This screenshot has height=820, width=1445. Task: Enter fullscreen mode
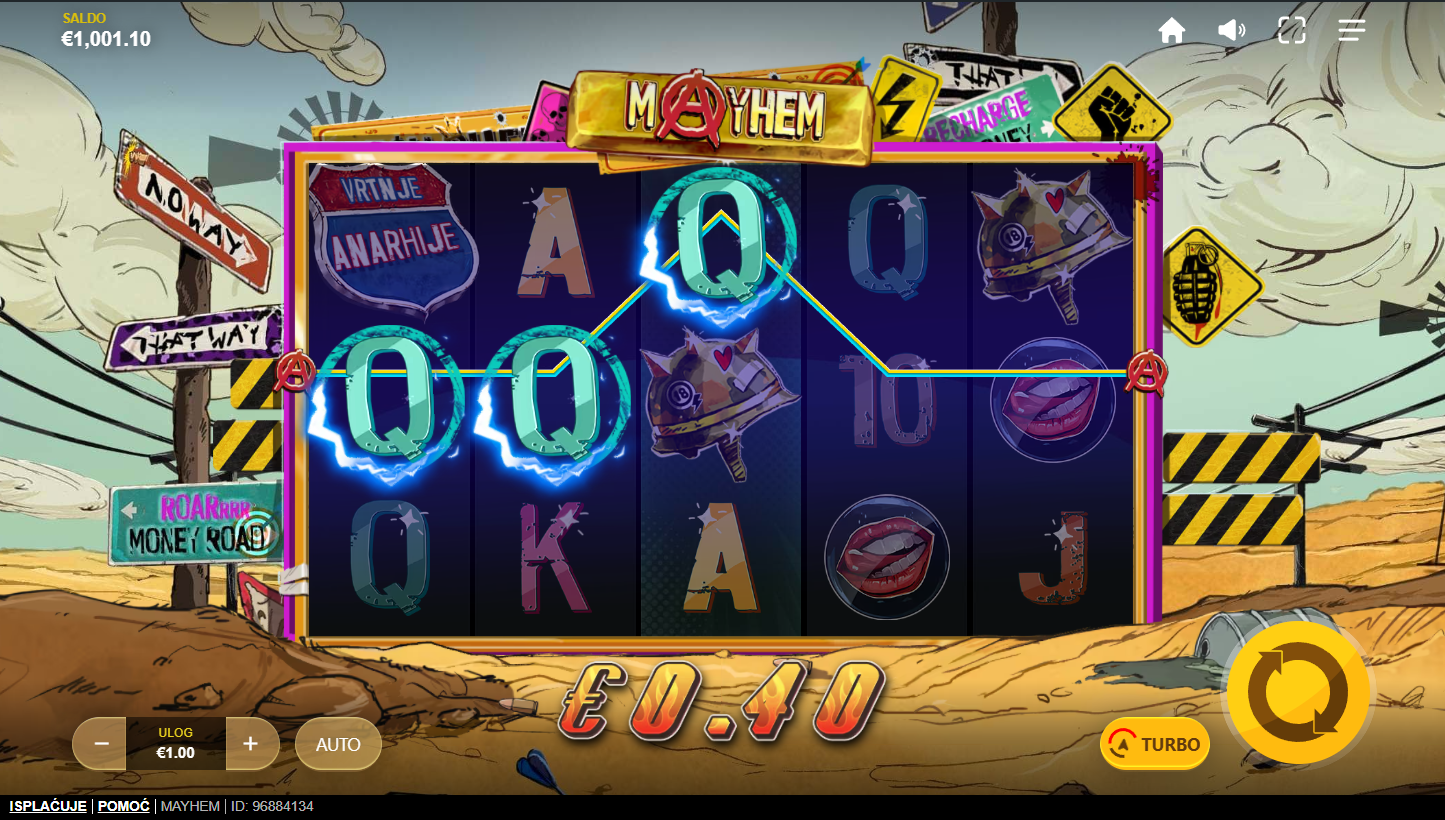coord(1292,31)
